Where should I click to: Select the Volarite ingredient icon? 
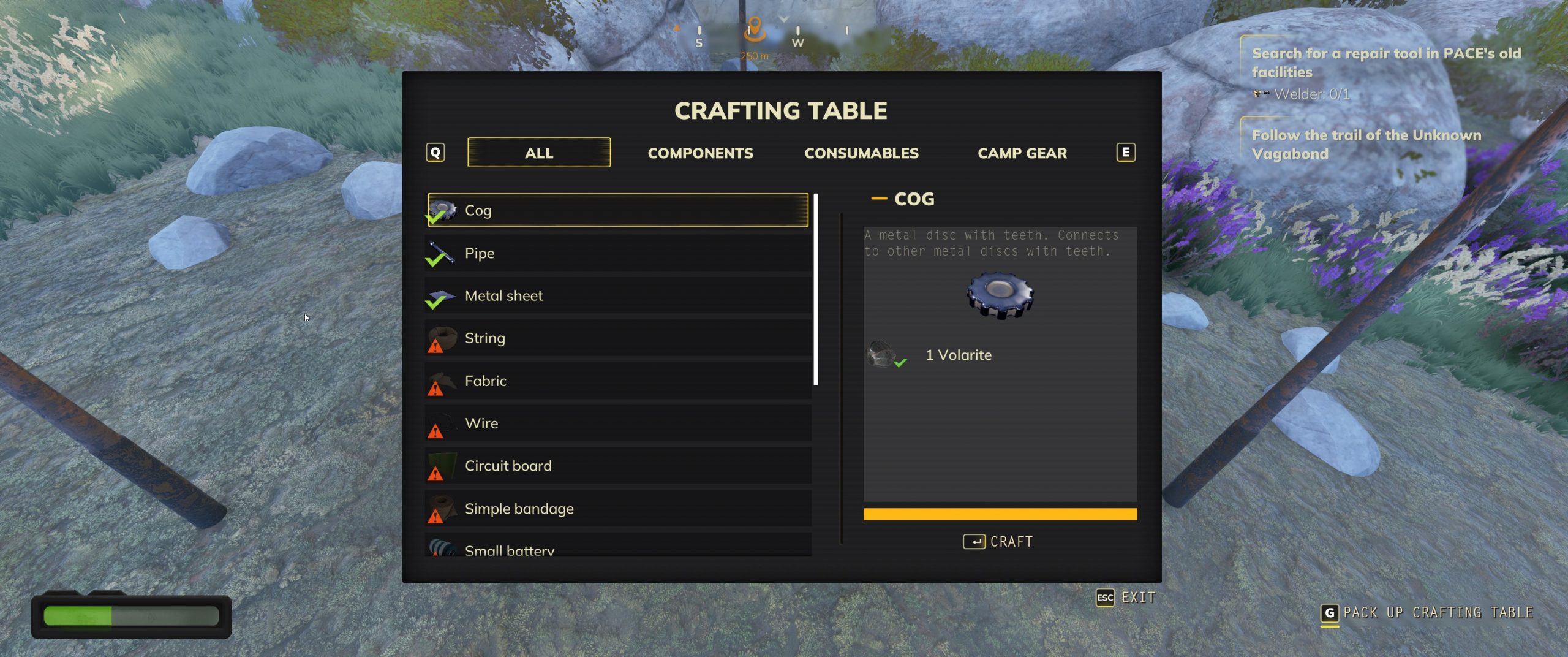pyautogui.click(x=881, y=354)
